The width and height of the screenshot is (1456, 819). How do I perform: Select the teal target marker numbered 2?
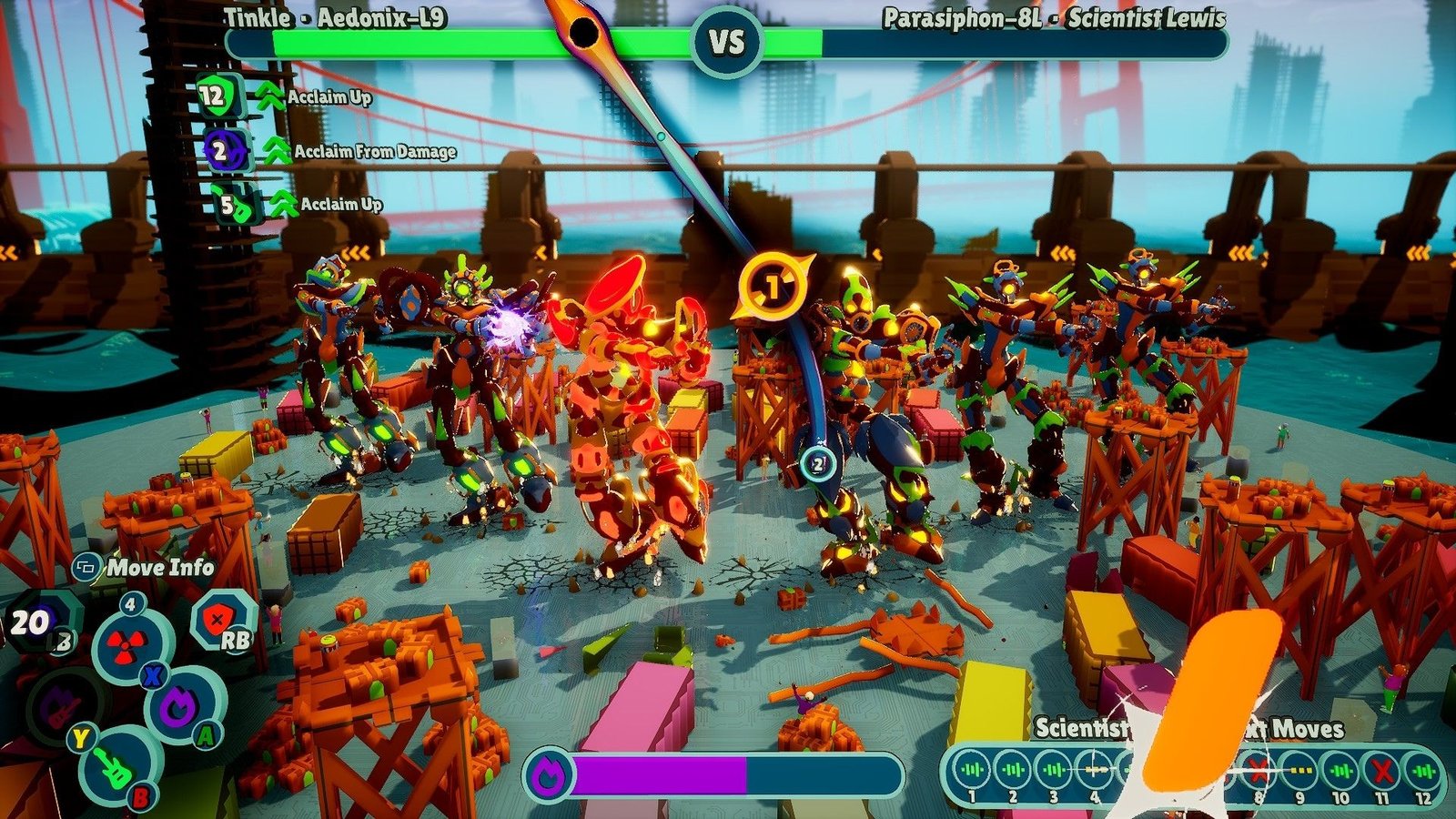[x=817, y=465]
